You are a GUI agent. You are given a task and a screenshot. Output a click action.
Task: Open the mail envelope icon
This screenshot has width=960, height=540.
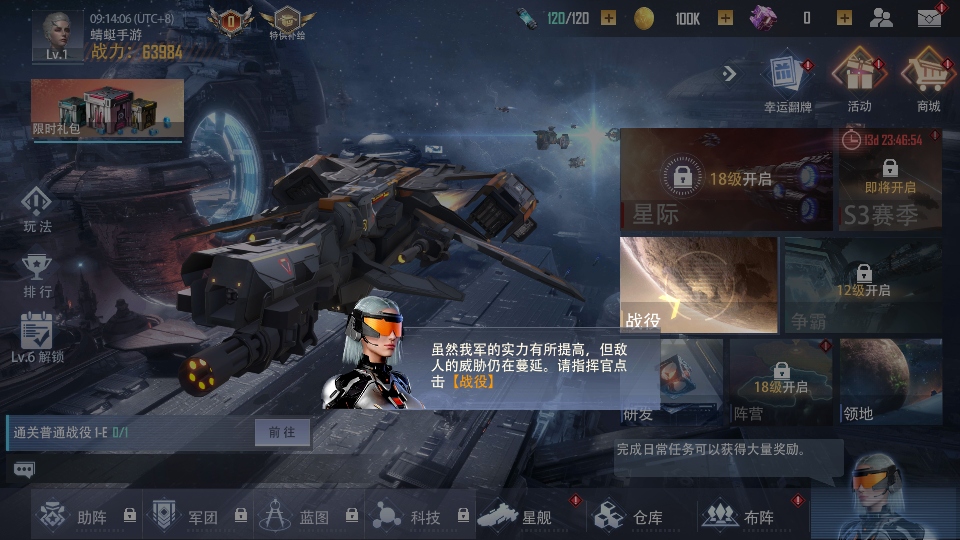(929, 18)
